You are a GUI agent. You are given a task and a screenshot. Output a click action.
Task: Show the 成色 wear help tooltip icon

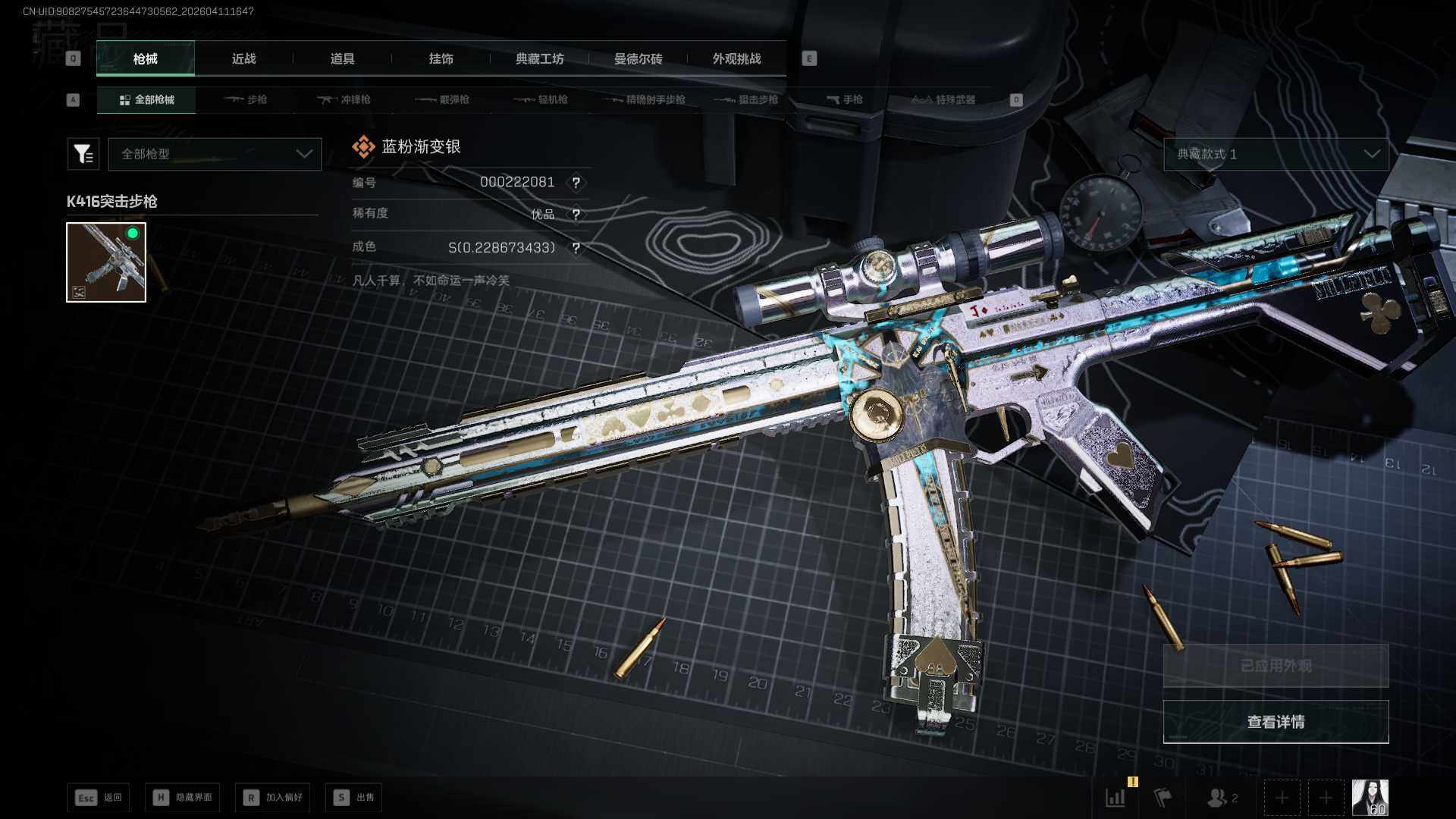pyautogui.click(x=576, y=248)
